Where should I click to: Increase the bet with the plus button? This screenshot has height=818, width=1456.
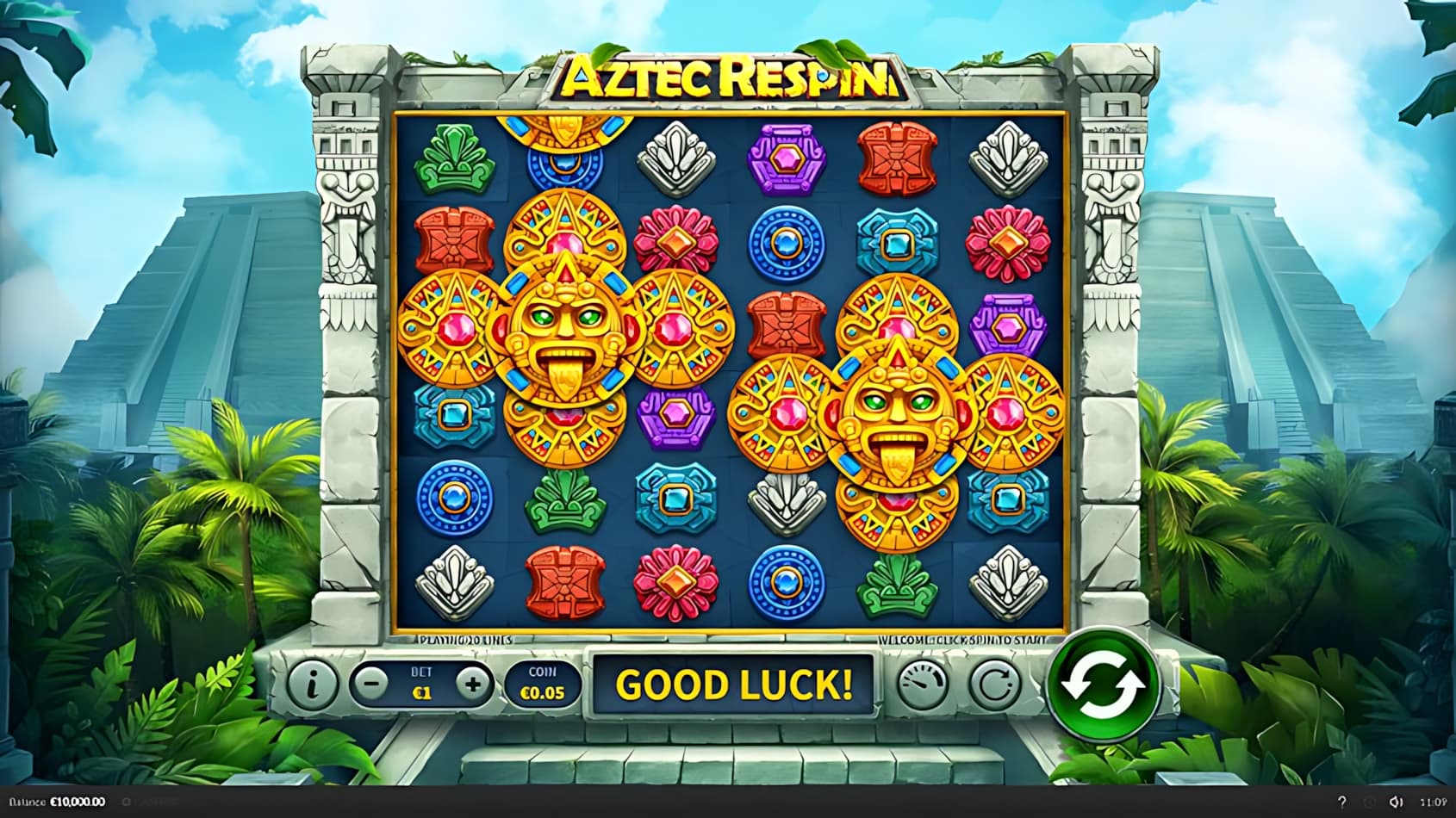(472, 684)
